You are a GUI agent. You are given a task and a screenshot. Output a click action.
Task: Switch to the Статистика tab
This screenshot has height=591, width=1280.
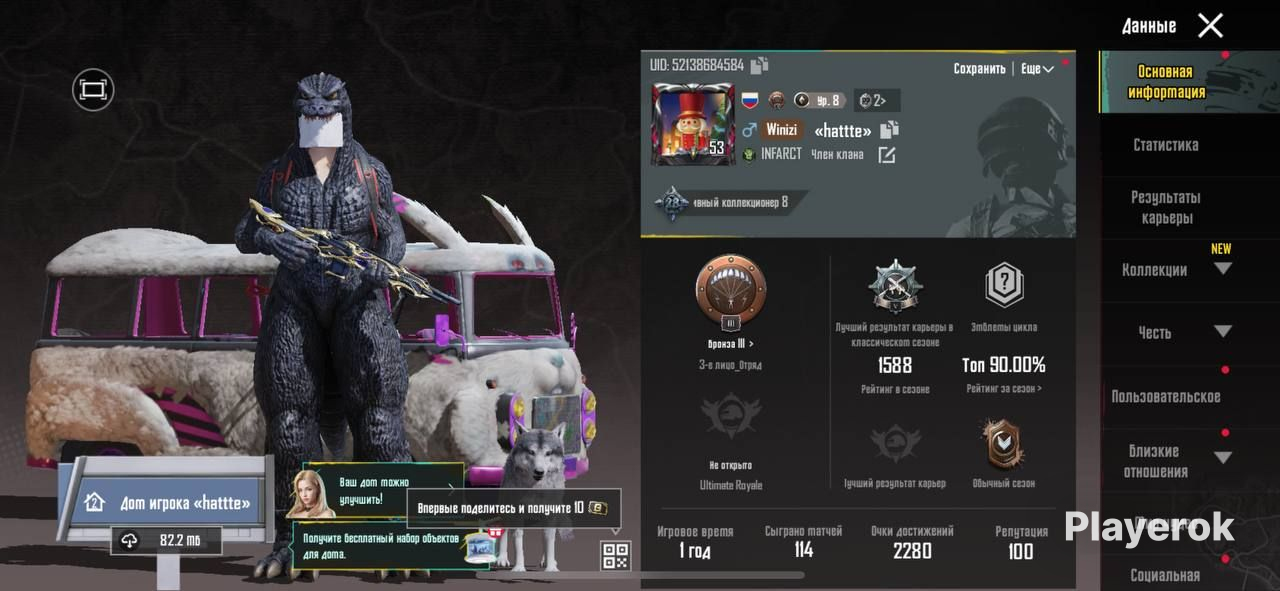point(1165,145)
